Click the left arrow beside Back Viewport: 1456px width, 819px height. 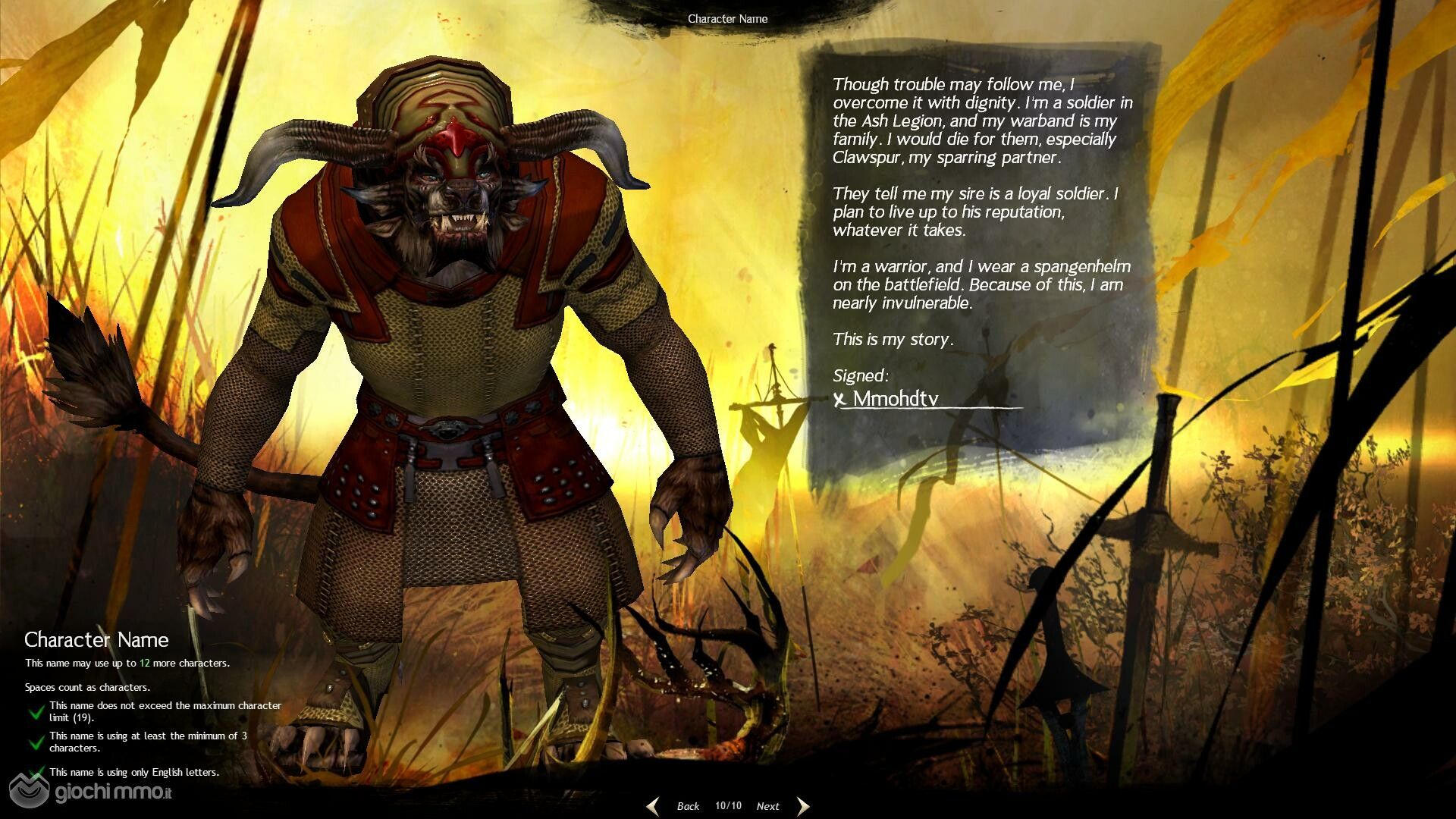click(653, 806)
